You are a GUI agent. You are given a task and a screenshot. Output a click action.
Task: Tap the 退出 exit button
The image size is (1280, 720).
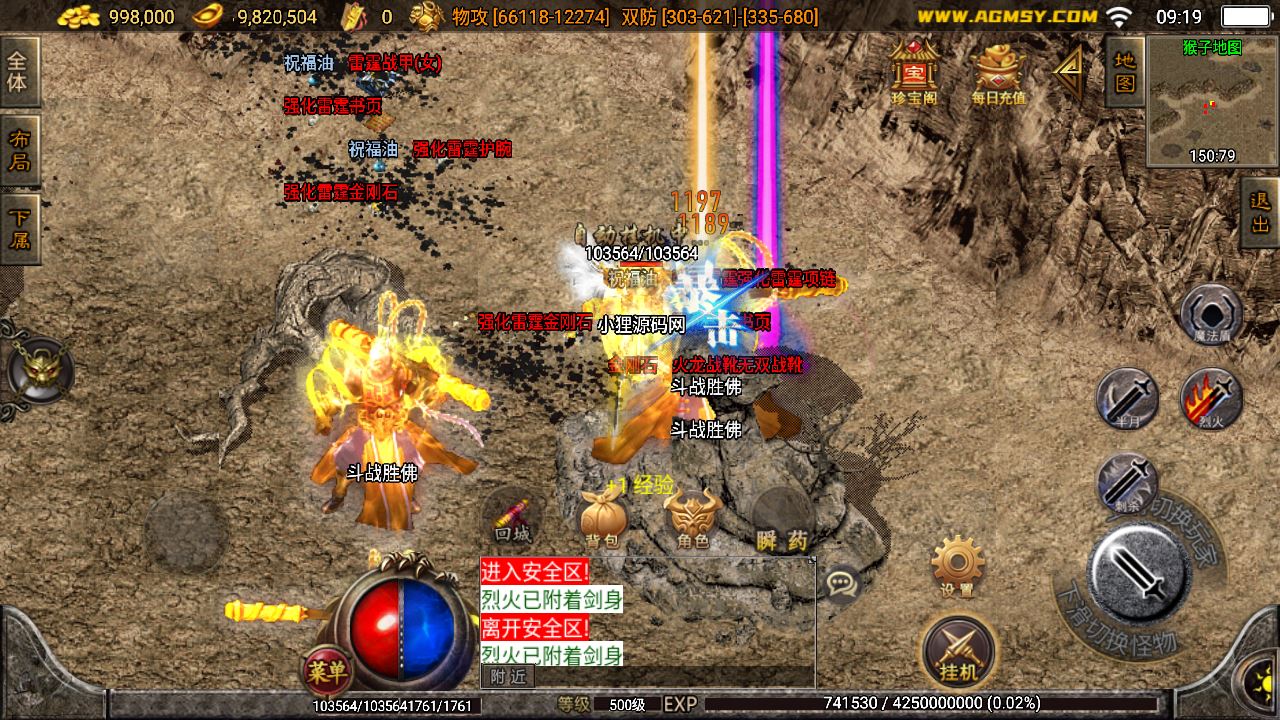coord(1260,212)
